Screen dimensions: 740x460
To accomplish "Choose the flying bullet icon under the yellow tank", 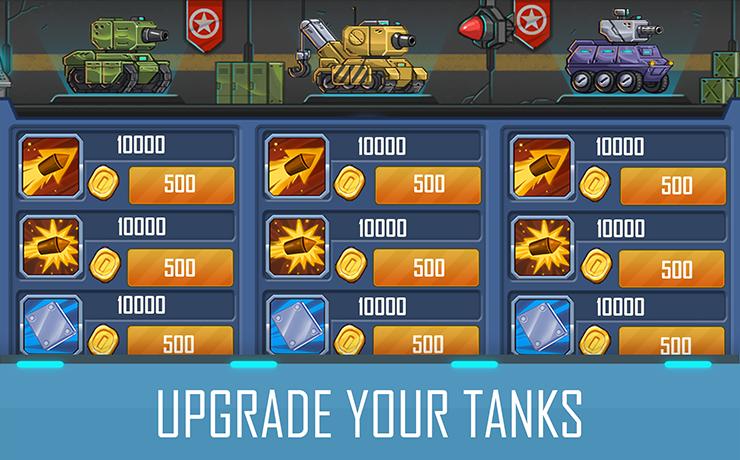I will pyautogui.click(x=297, y=164).
